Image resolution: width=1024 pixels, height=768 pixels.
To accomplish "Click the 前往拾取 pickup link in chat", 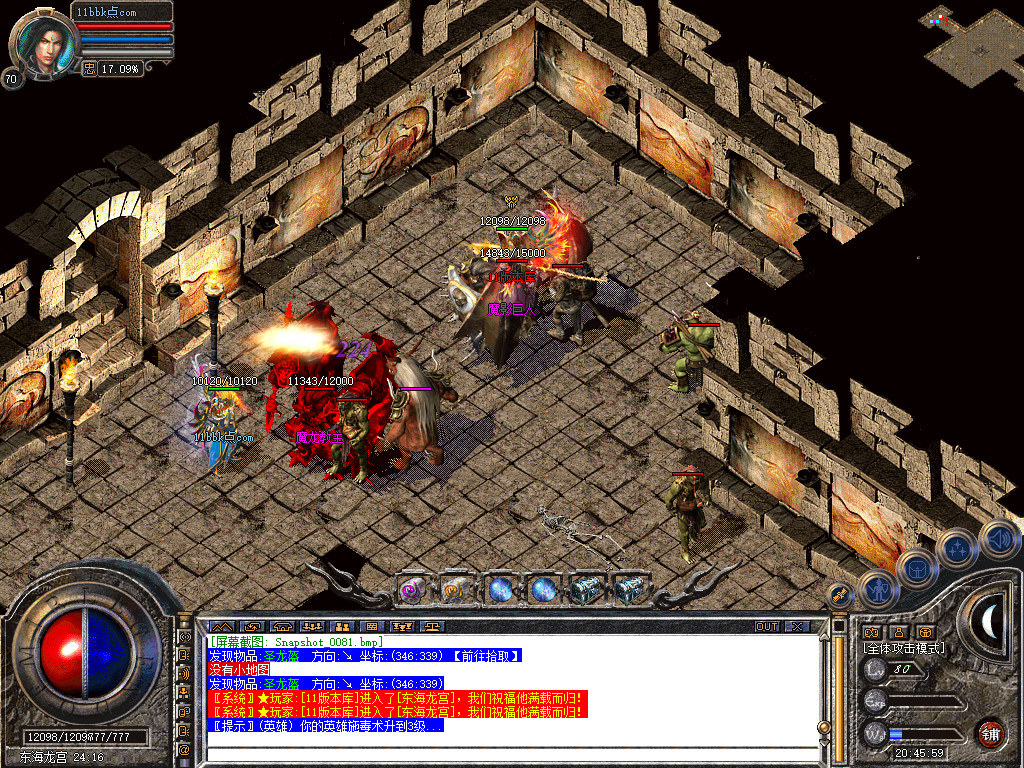I will coord(487,655).
